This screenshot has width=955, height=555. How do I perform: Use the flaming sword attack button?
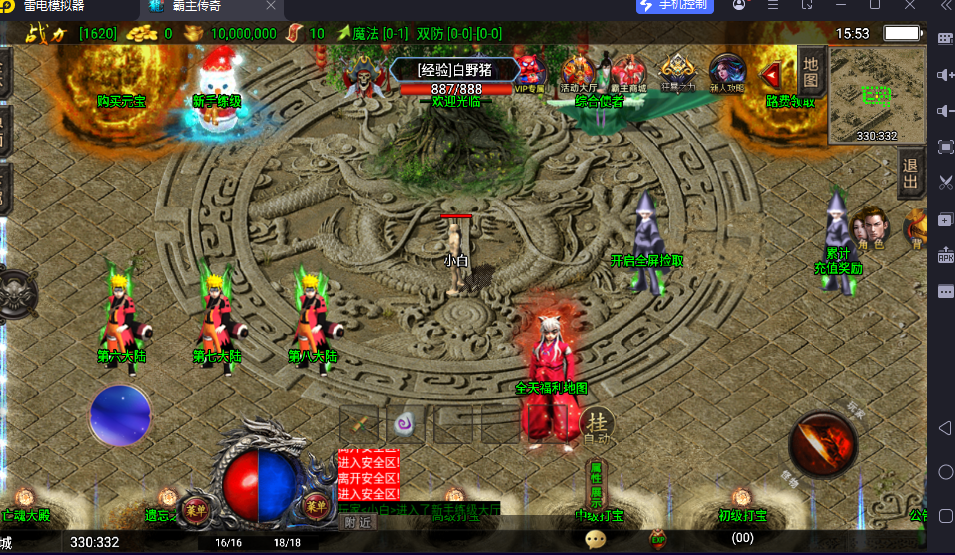coord(823,444)
